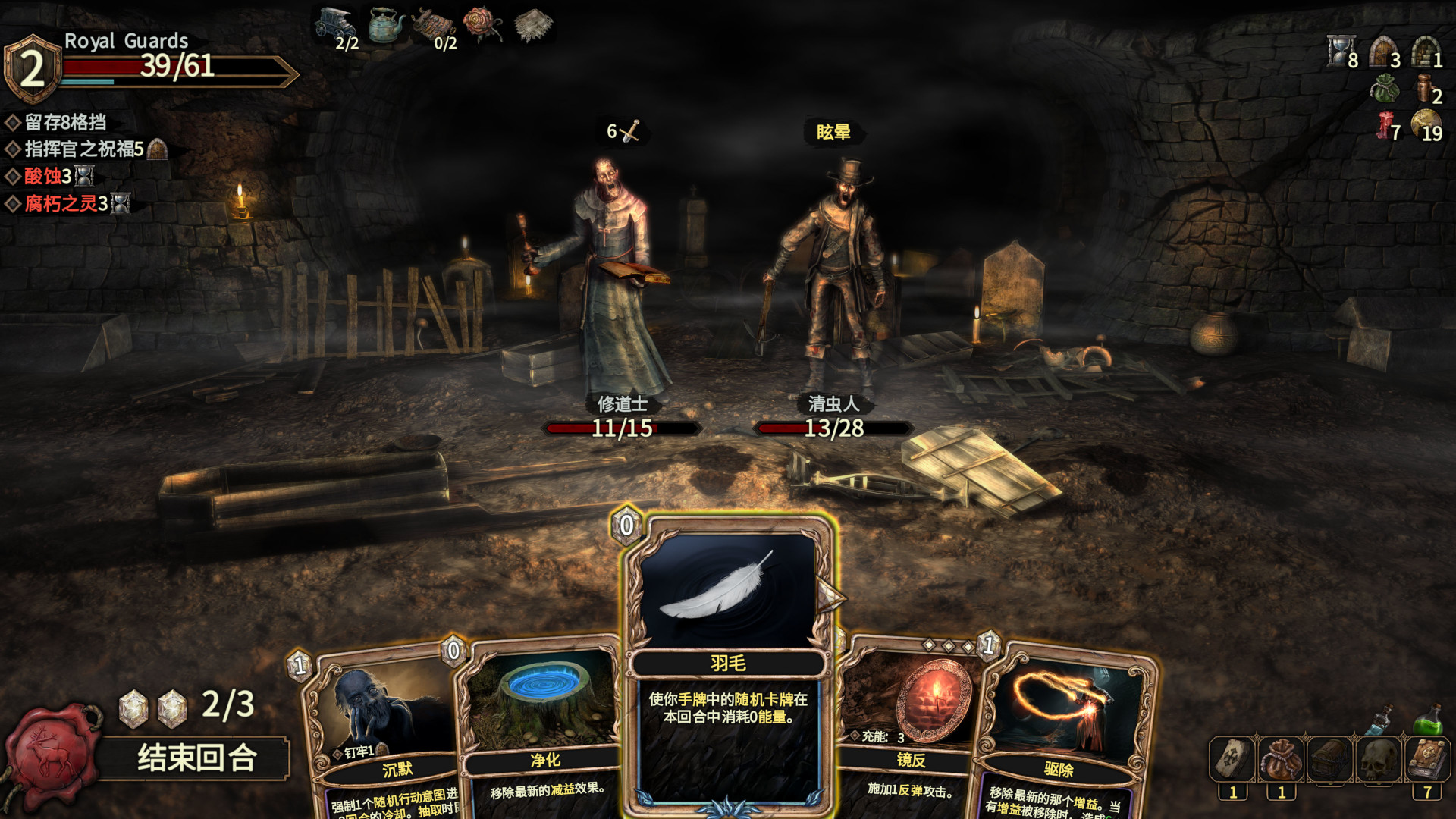Select the teal kettle relic icon
Screen dimensions: 1456x819
coord(386,25)
